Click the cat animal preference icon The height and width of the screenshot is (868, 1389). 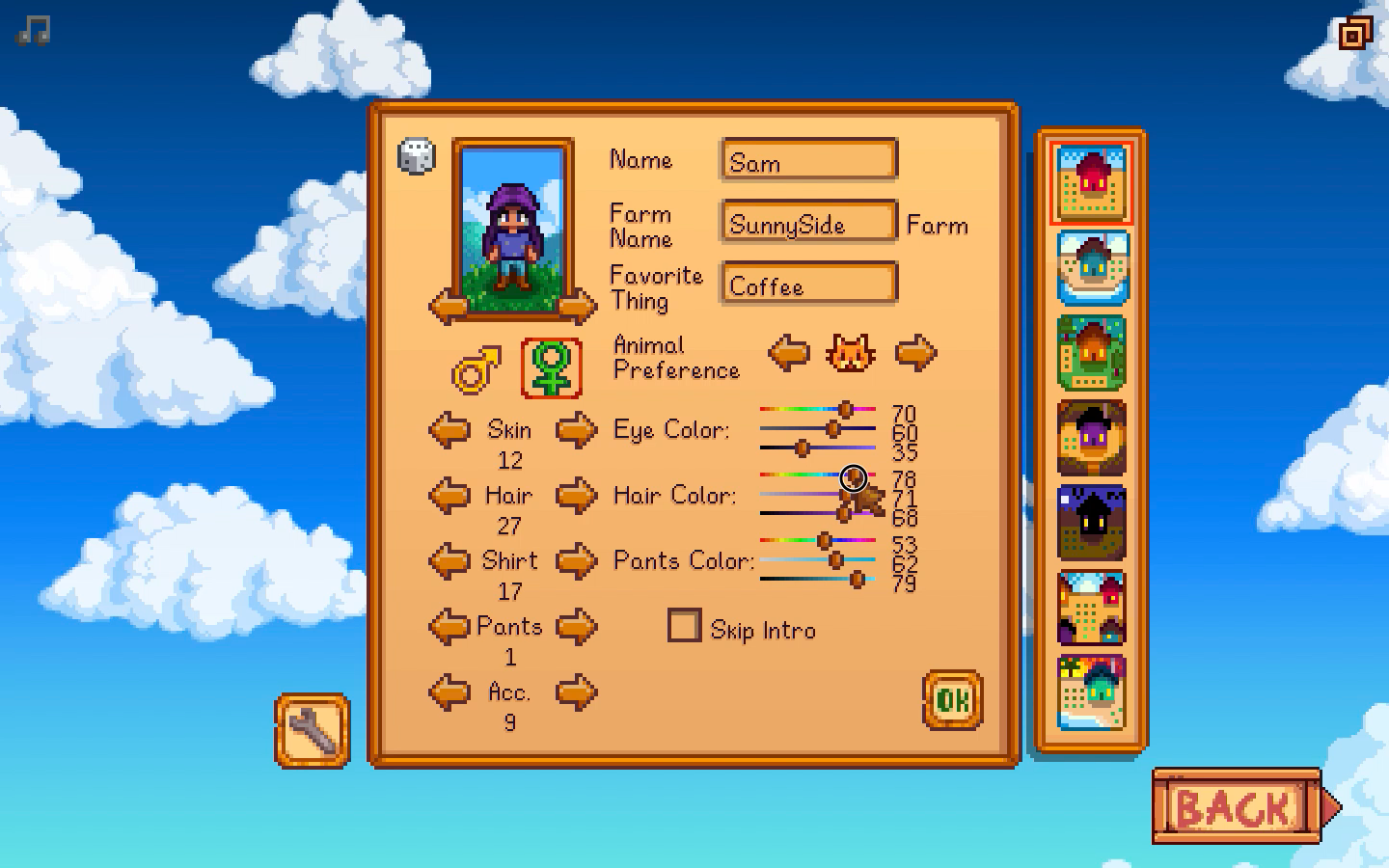851,353
